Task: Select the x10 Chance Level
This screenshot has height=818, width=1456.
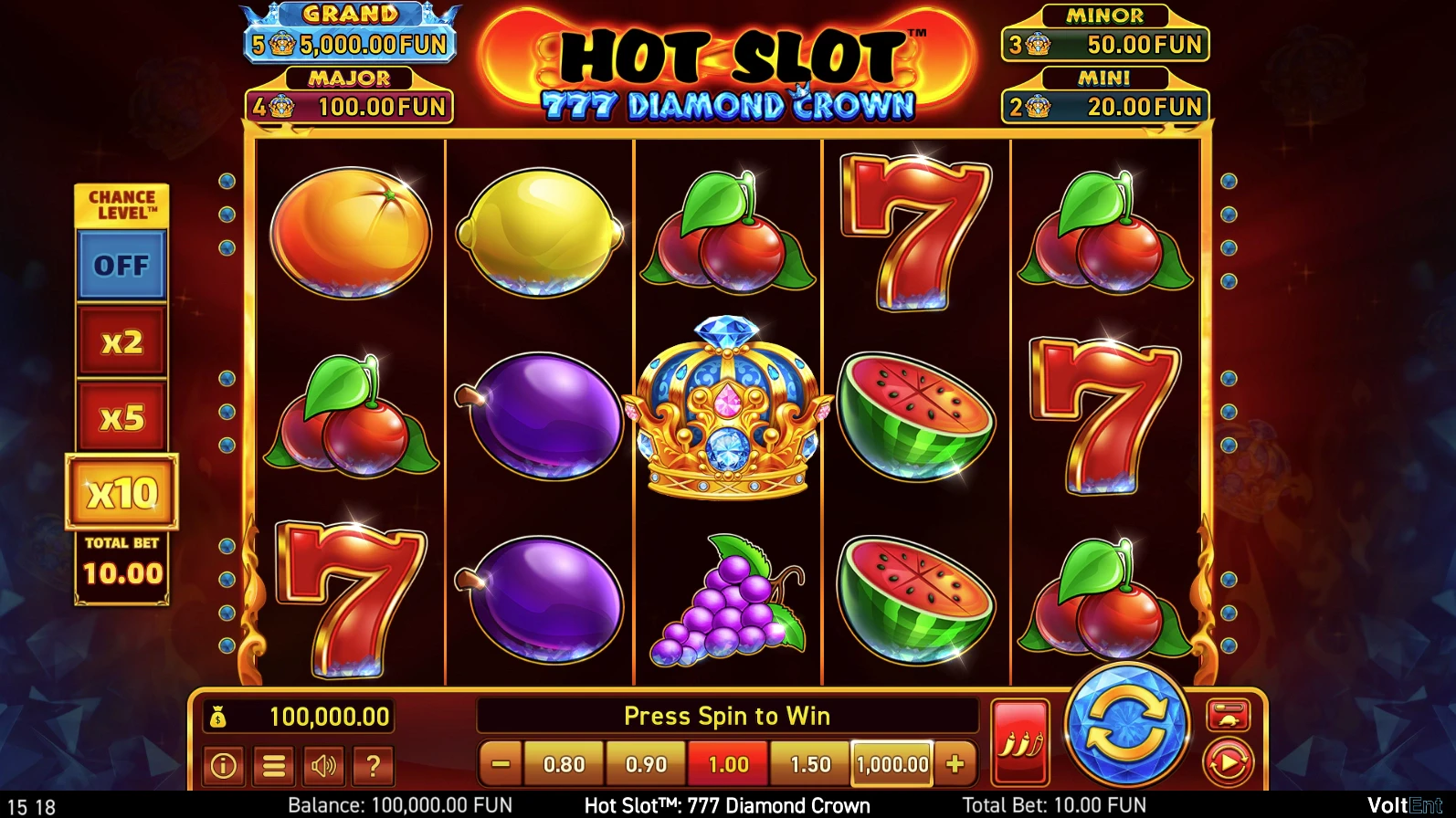Action: 121,493
